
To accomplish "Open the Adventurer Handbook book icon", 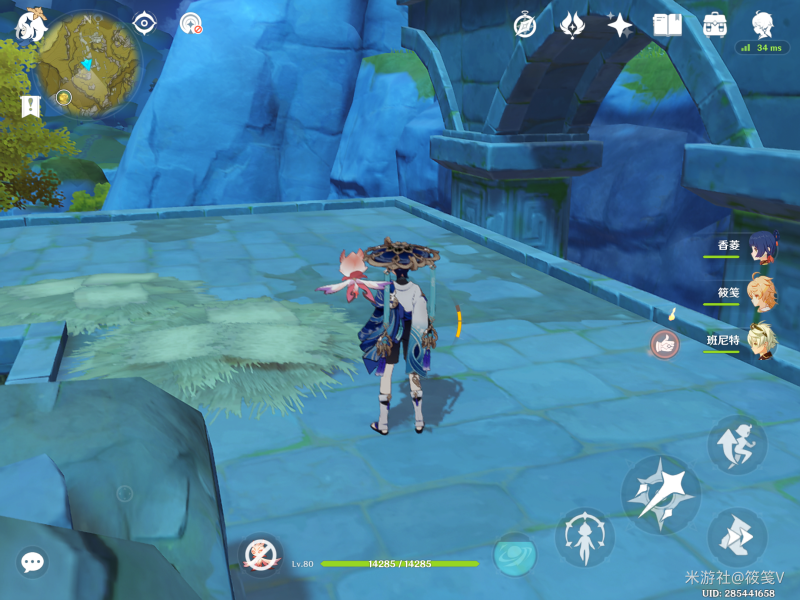I will coord(667,25).
